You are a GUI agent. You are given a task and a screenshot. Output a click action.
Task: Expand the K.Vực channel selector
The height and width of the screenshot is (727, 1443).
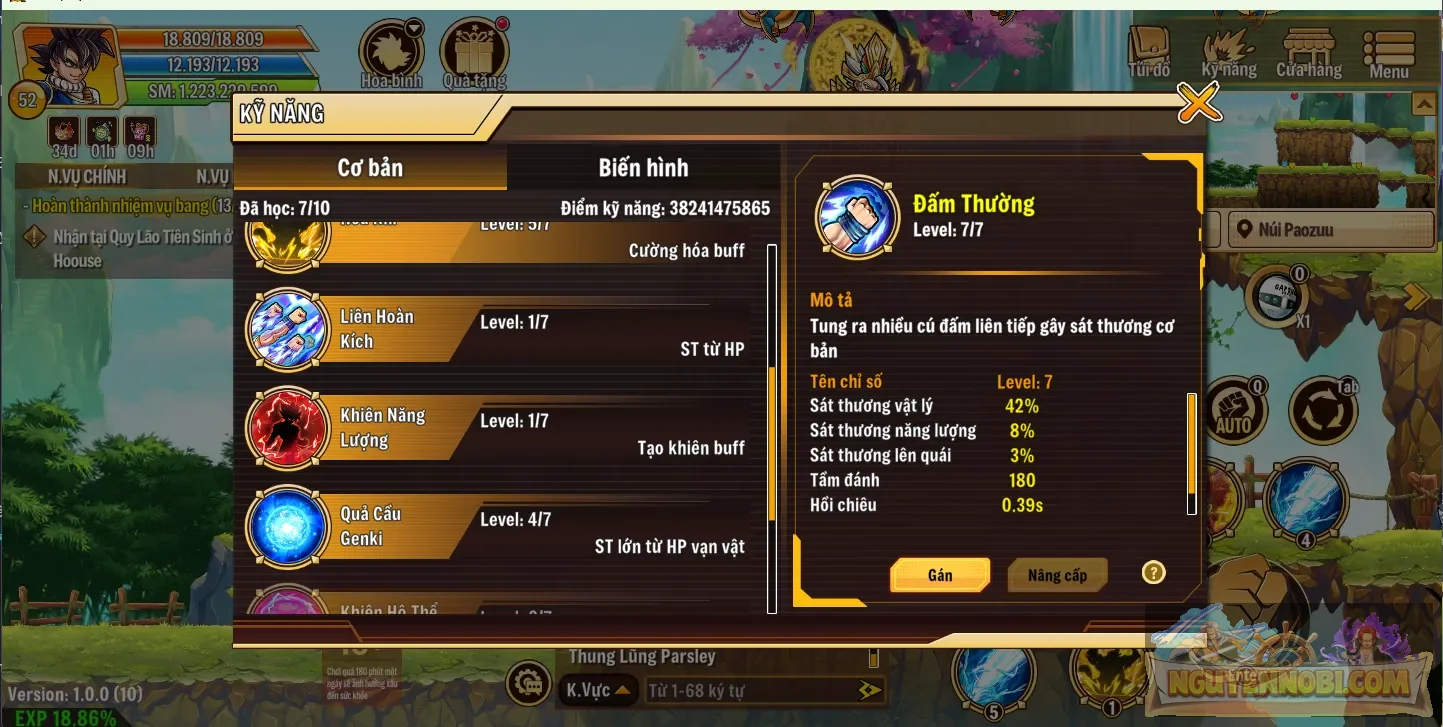pos(597,689)
